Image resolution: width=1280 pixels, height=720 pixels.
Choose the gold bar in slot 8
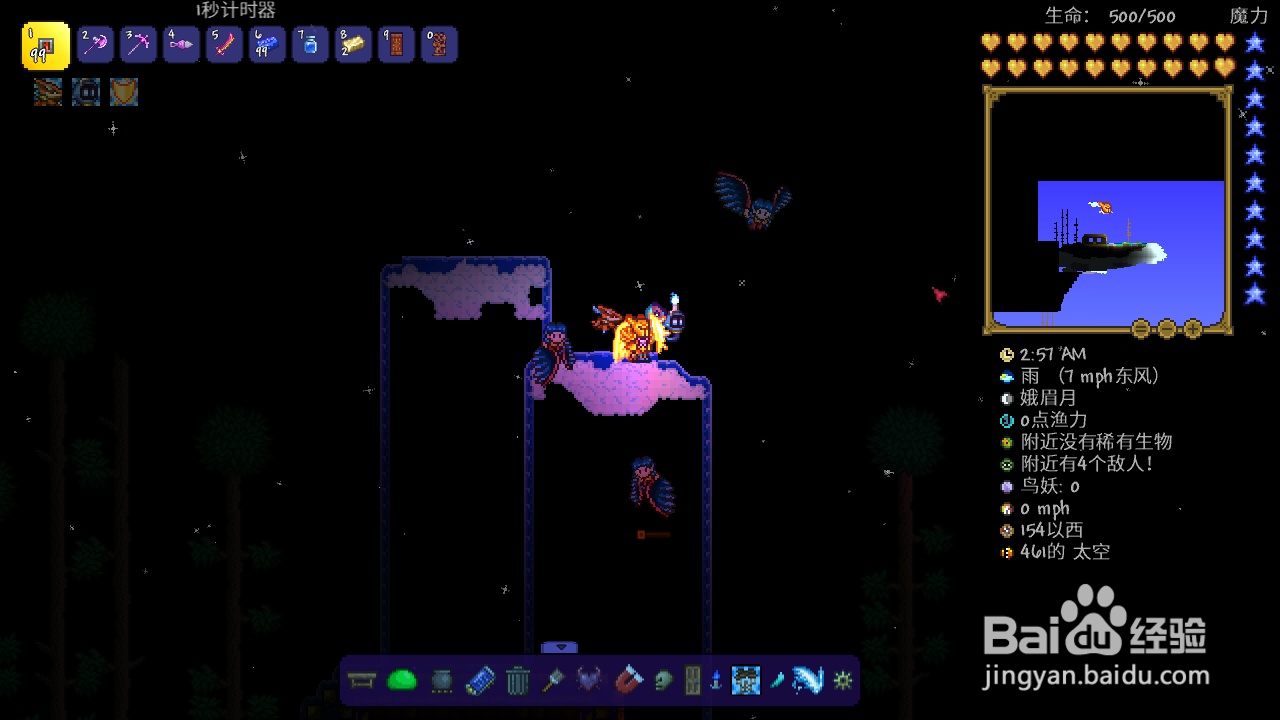pos(354,45)
